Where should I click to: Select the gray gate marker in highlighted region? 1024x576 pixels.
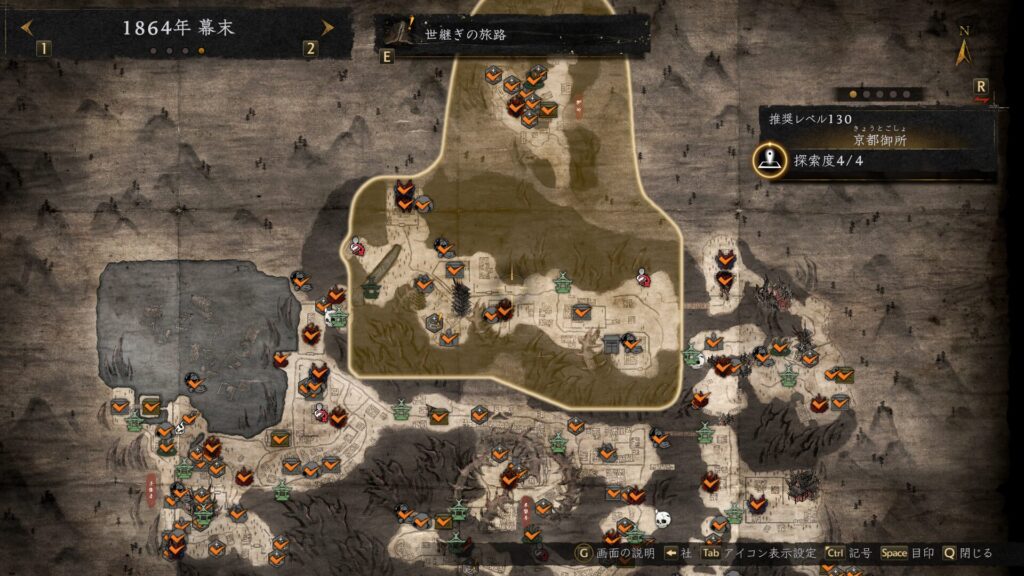point(611,344)
